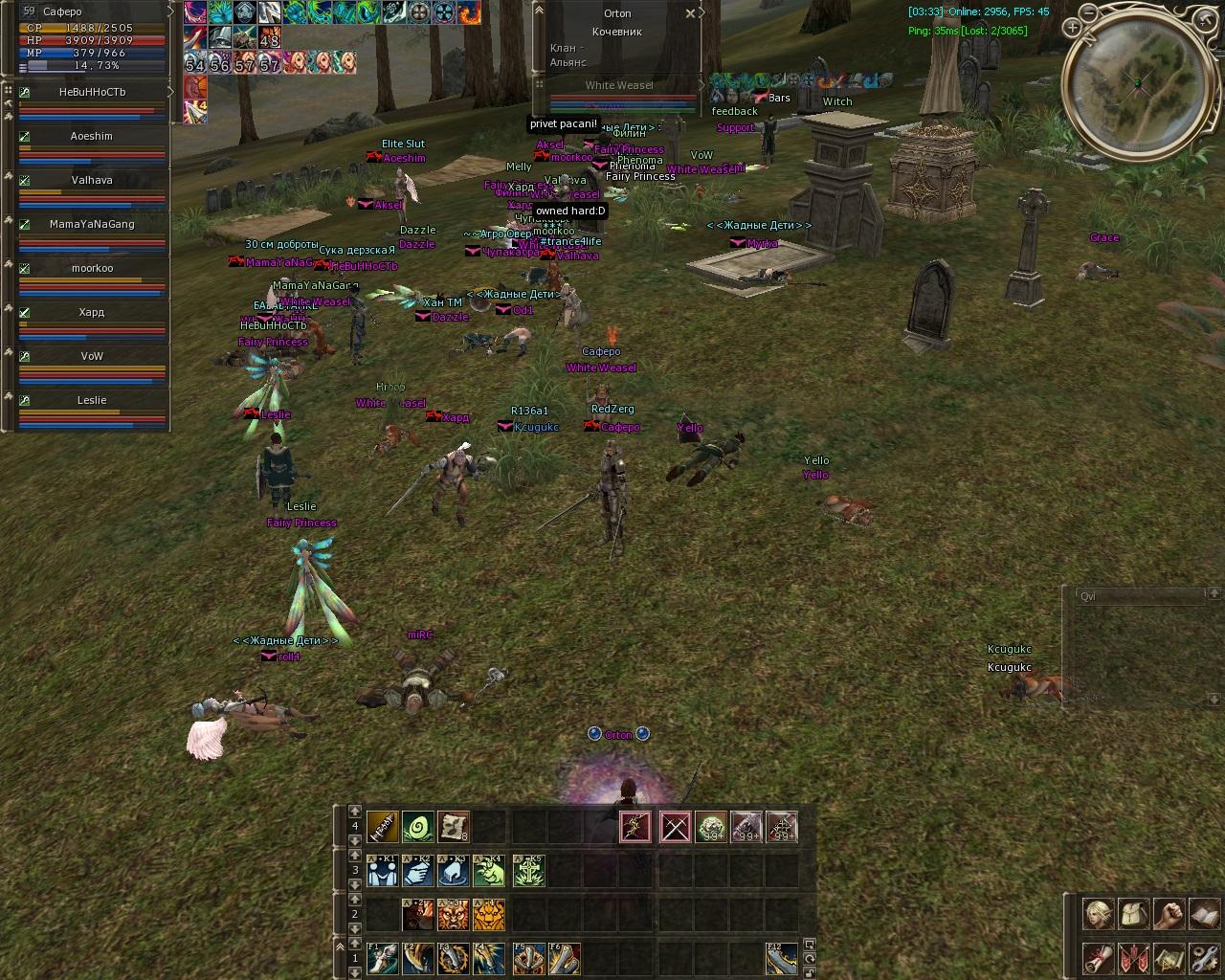Select party member MamaYaNaGang
The image size is (1225, 980).
pos(92,225)
